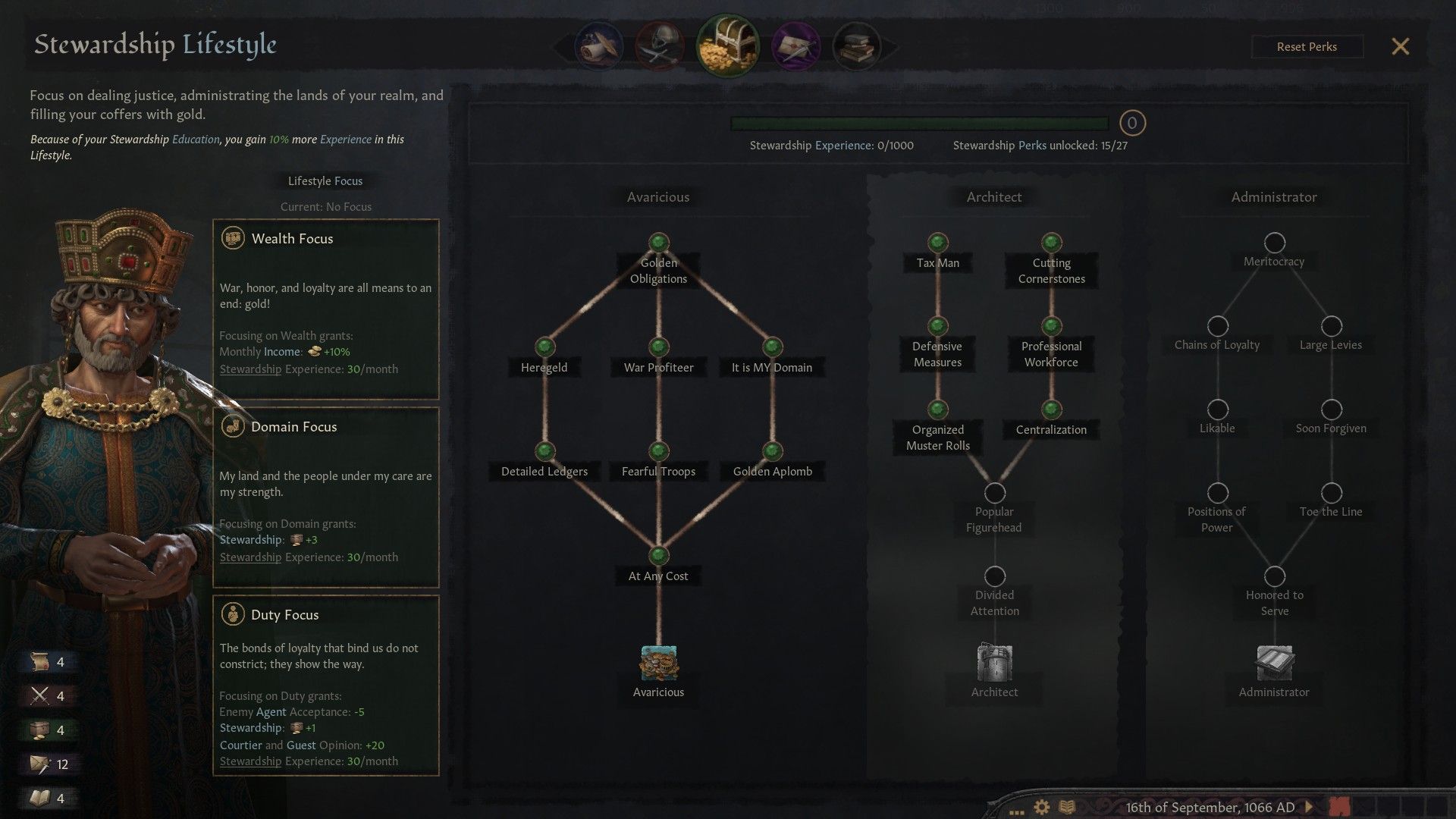
Task: Click the highlighted Stewardship treasure chest icon
Action: [x=728, y=45]
